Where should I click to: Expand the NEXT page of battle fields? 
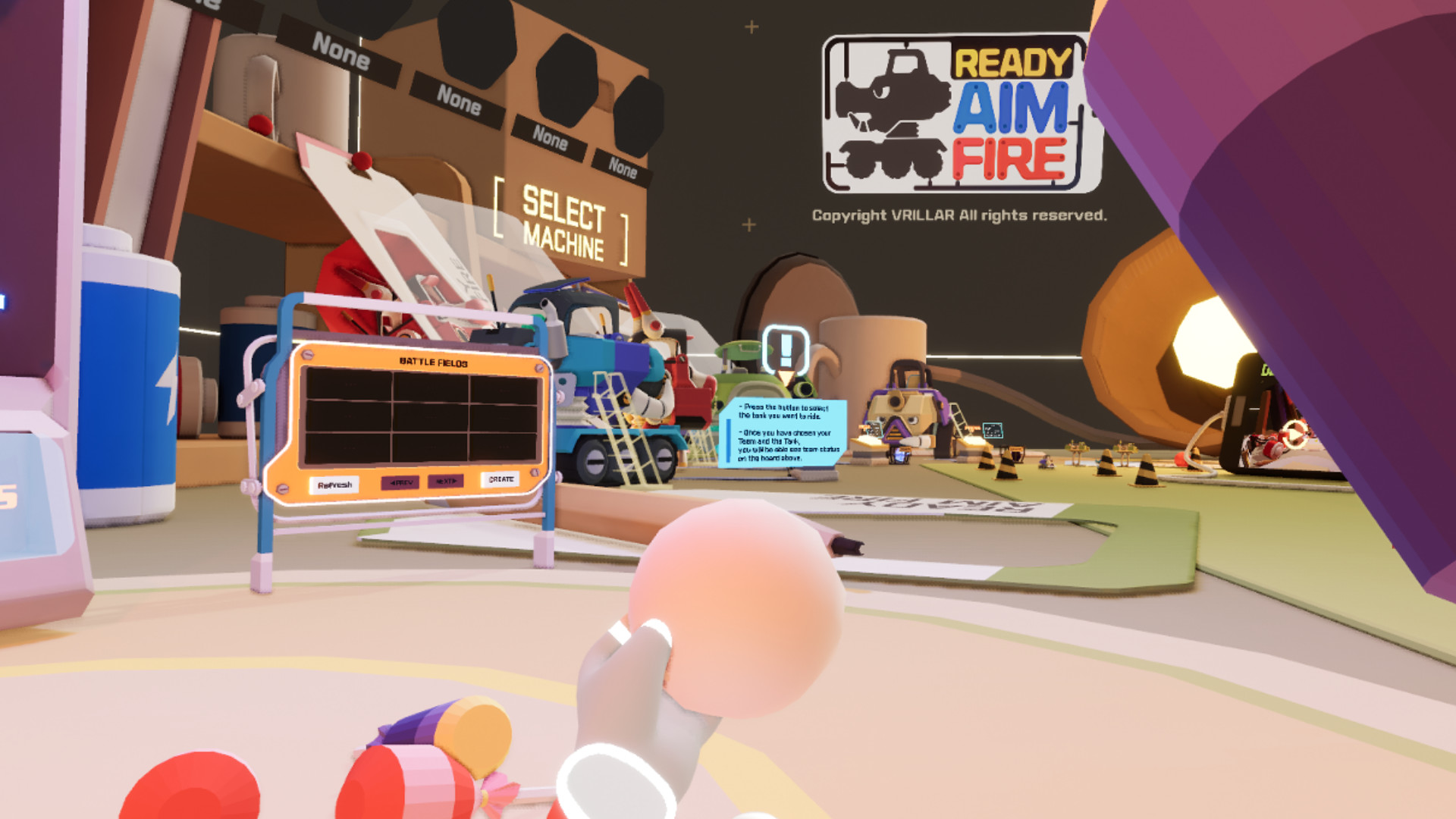pyautogui.click(x=447, y=481)
